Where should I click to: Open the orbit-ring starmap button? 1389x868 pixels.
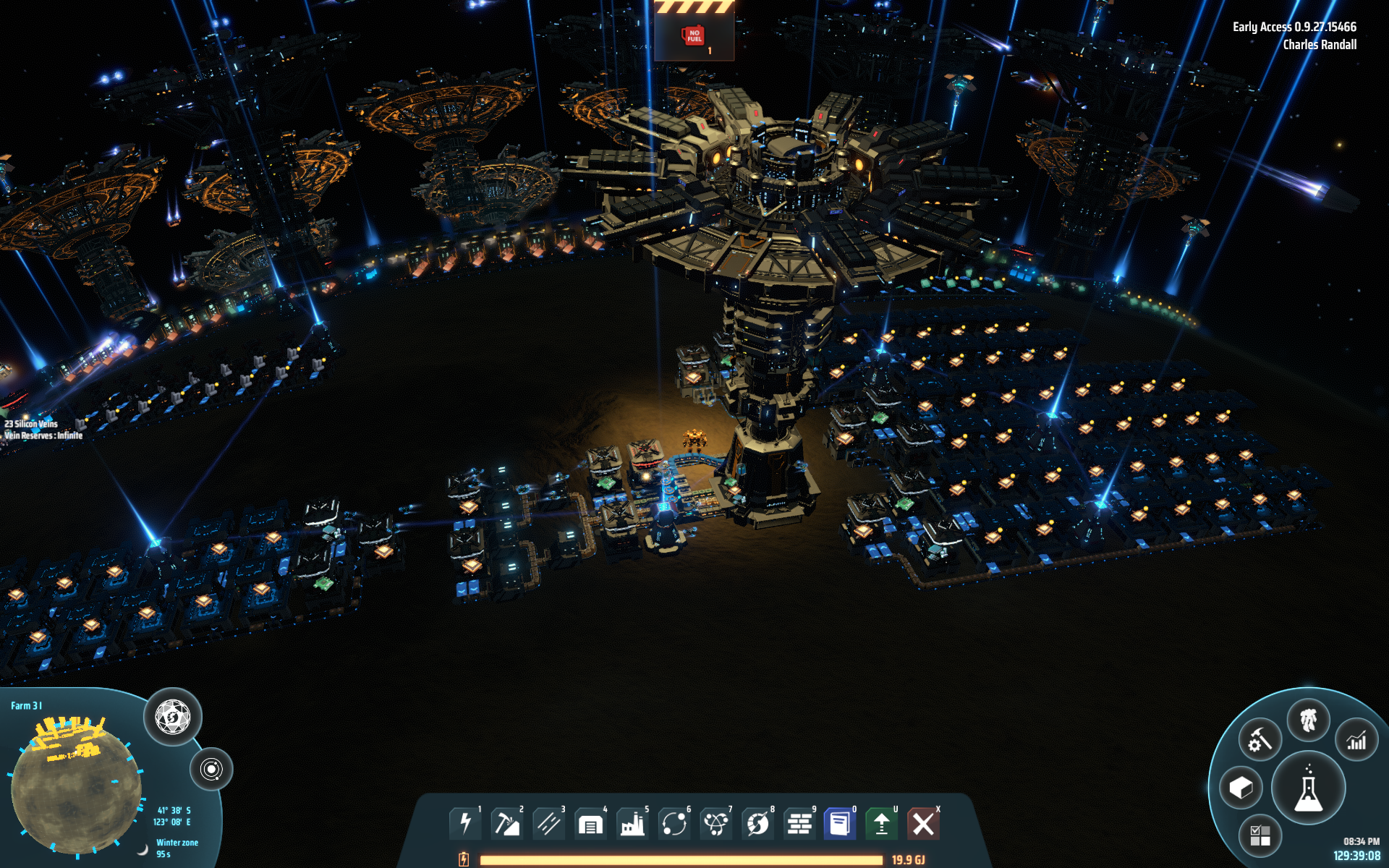tap(211, 769)
